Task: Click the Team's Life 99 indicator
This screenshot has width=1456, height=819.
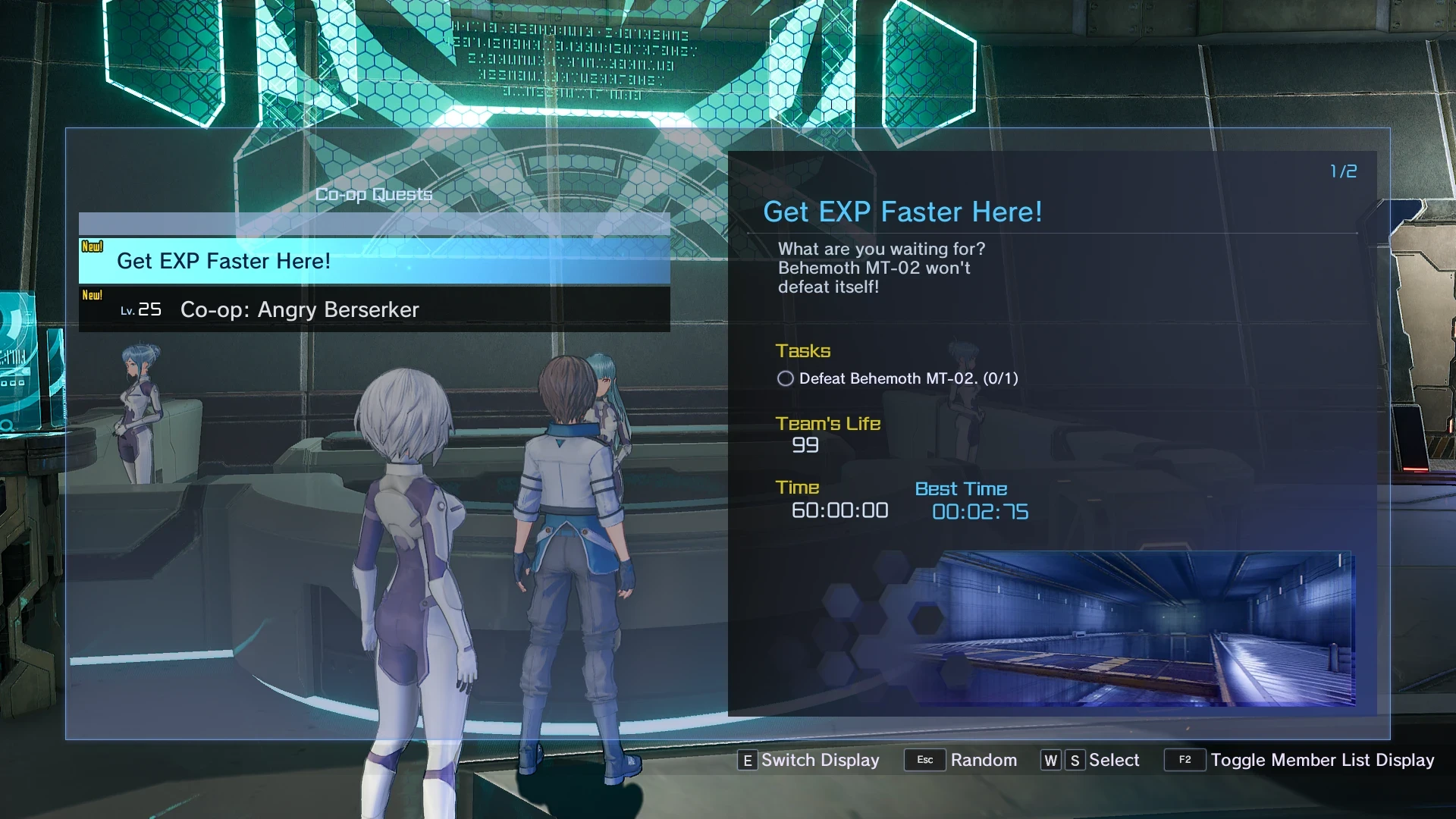Action: pos(805,446)
